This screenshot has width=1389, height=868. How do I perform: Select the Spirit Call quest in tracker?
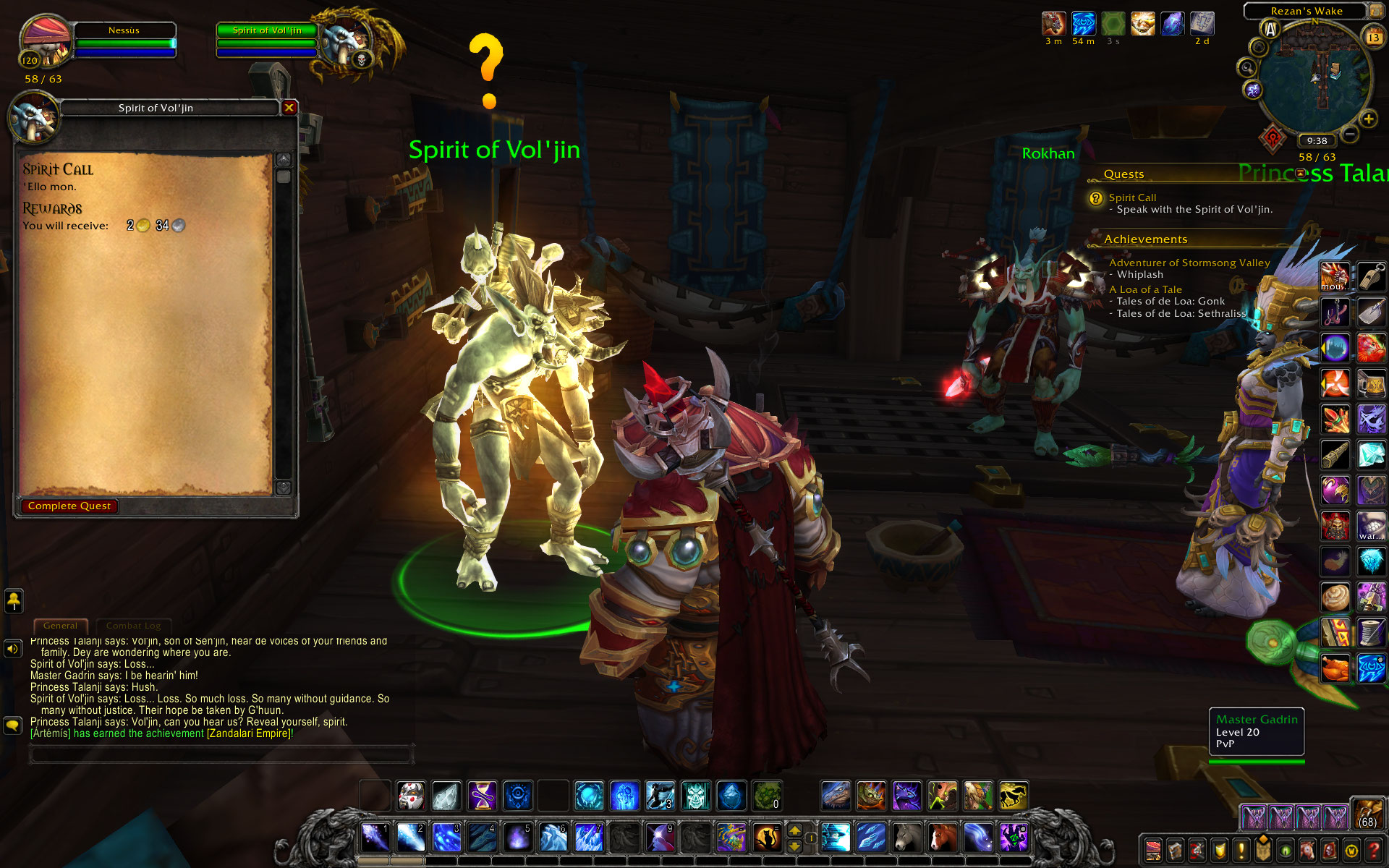click(1132, 197)
